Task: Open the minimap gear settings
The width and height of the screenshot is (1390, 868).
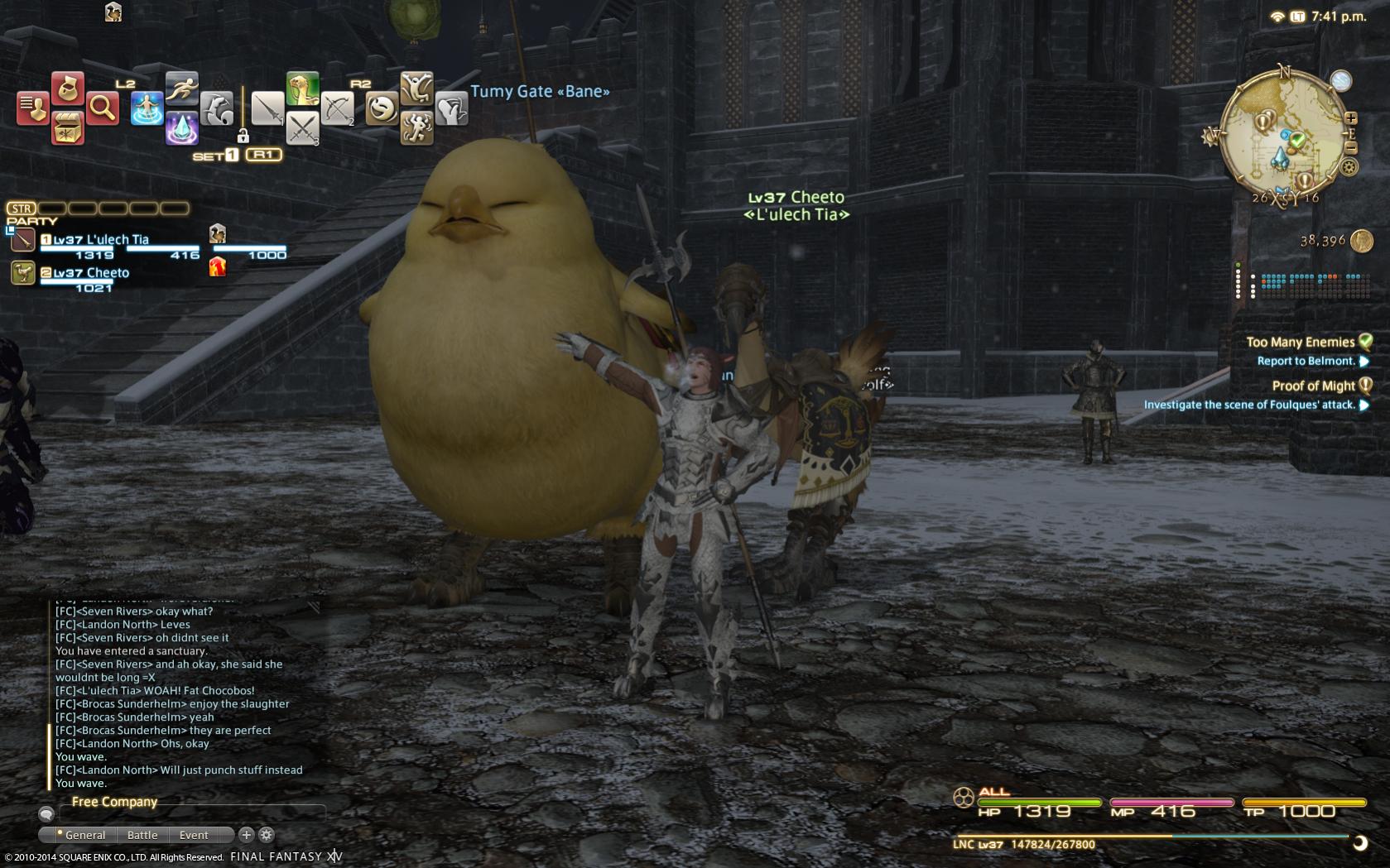Action: [1349, 167]
